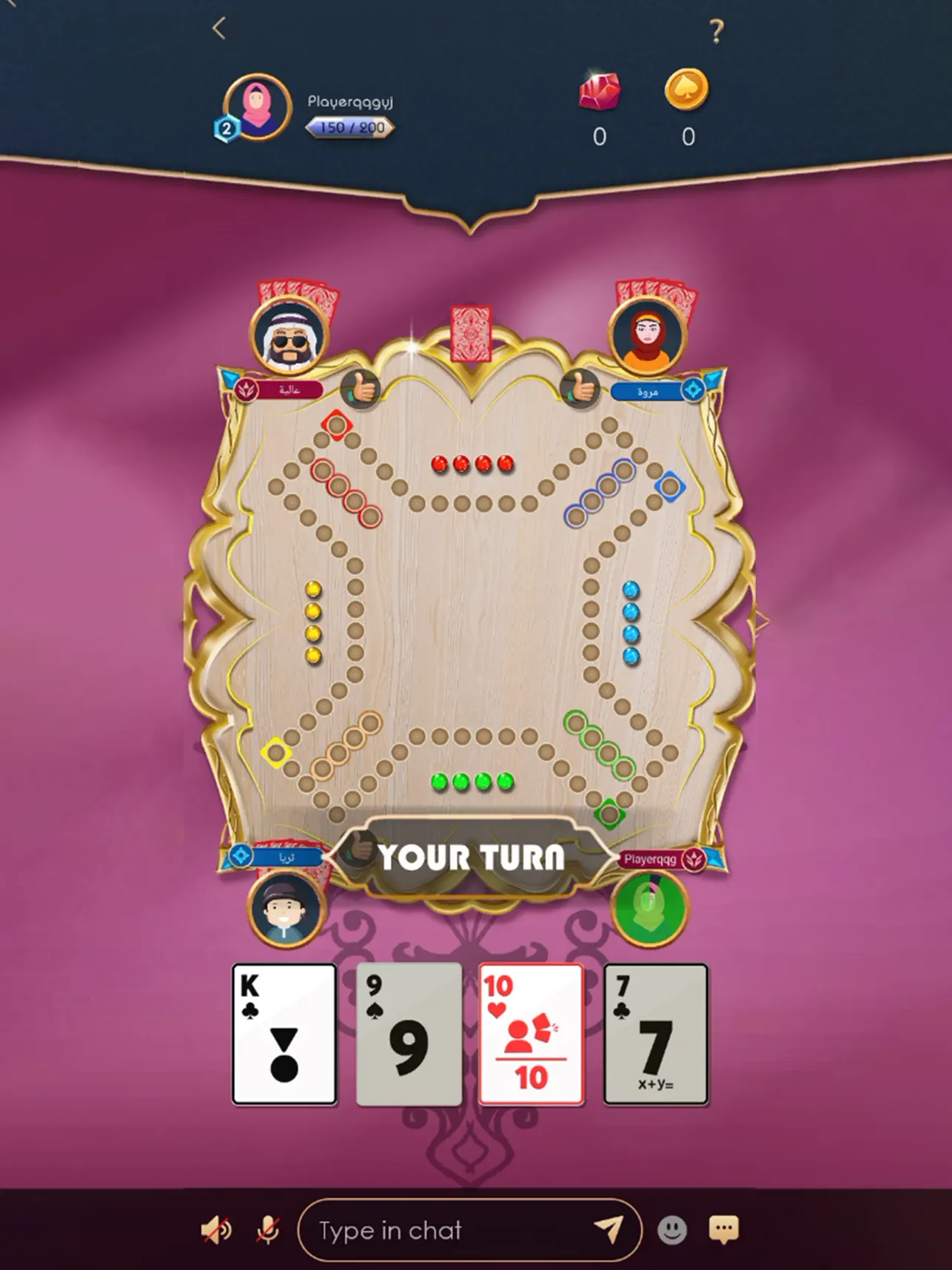Go back with the top-left chevron
Screen dimensions: 952x1270
pyautogui.click(x=218, y=27)
